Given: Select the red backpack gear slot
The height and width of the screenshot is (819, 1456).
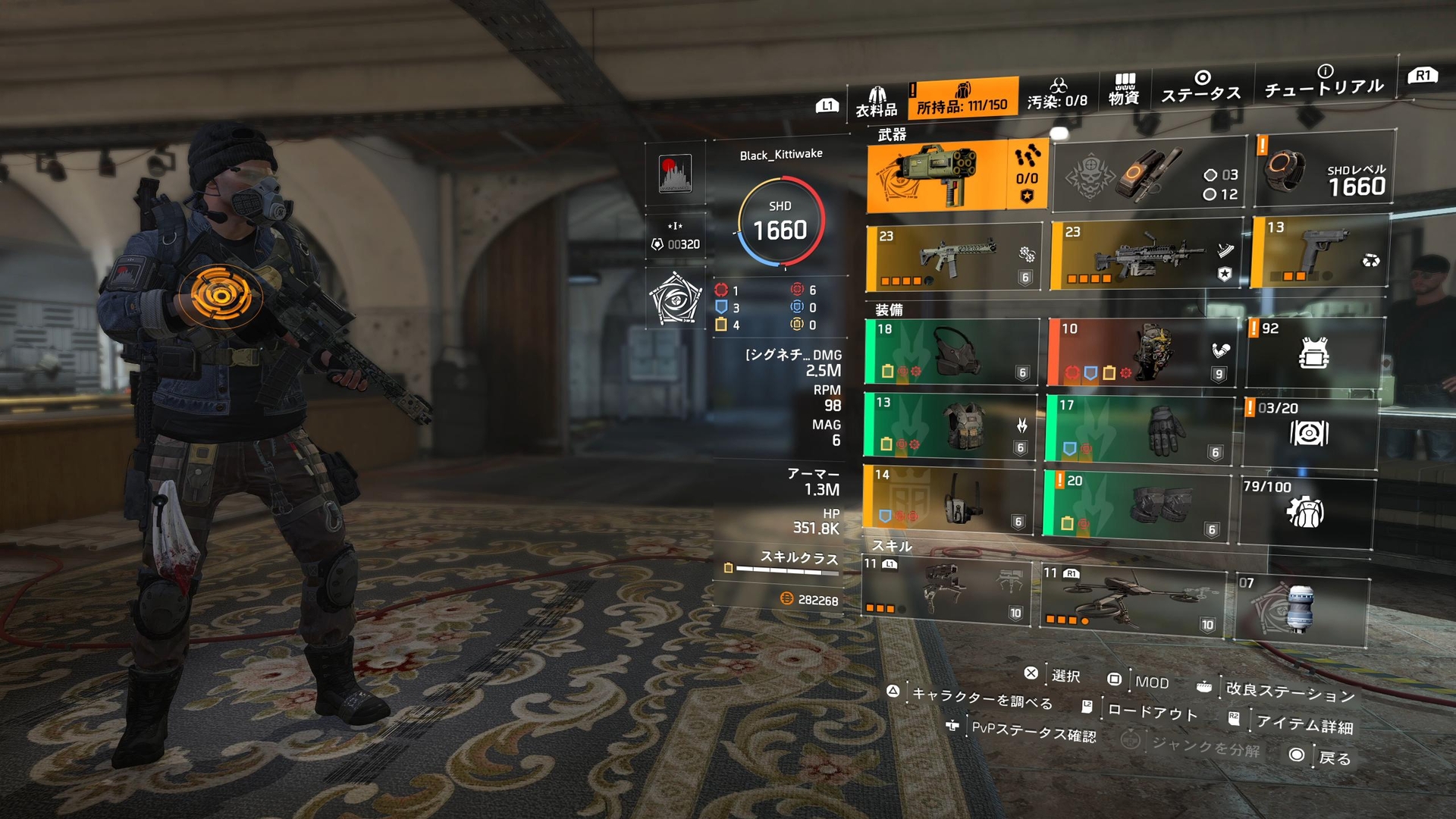Looking at the screenshot, I should (1141, 353).
